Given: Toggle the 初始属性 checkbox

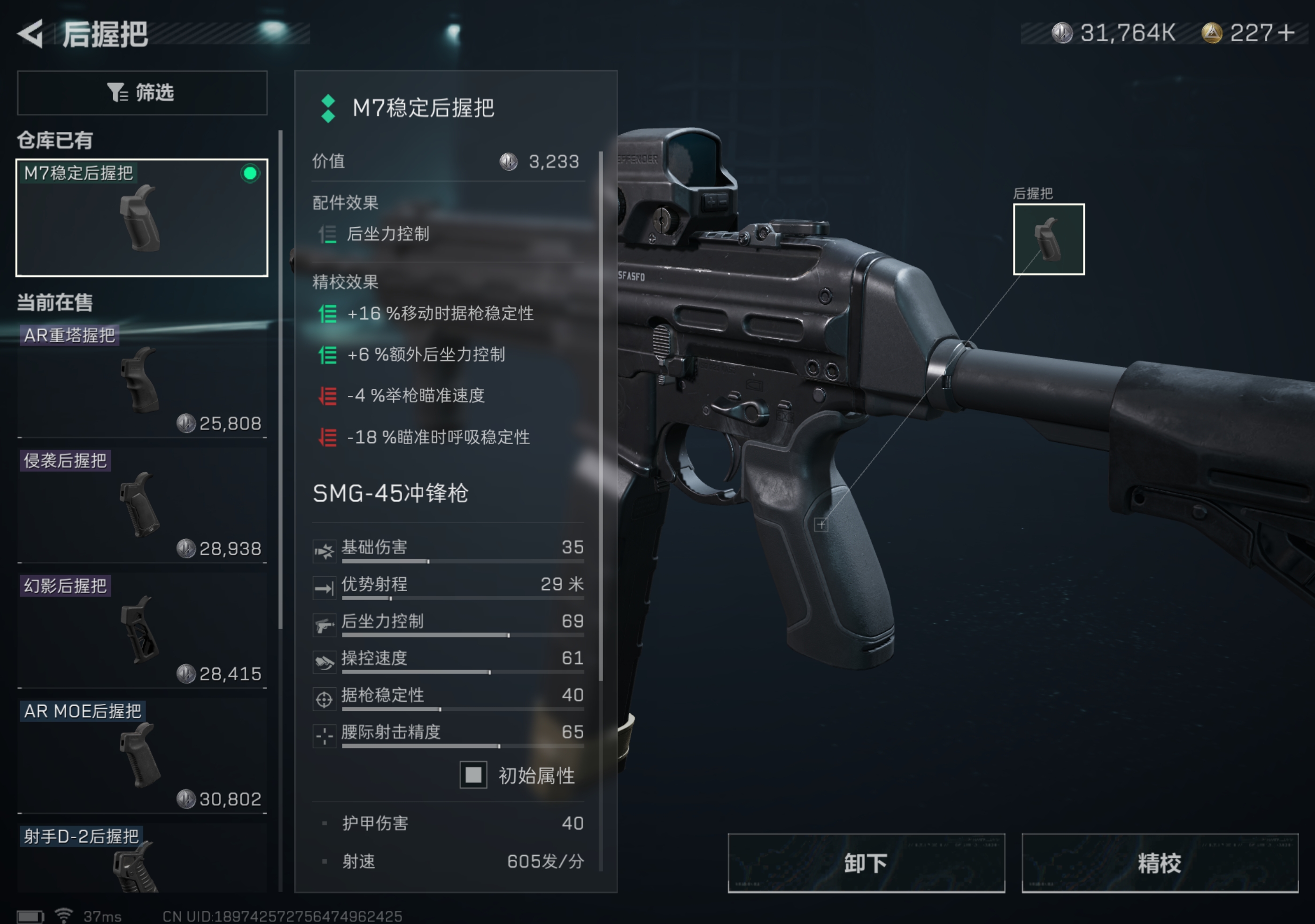Looking at the screenshot, I should 473,775.
